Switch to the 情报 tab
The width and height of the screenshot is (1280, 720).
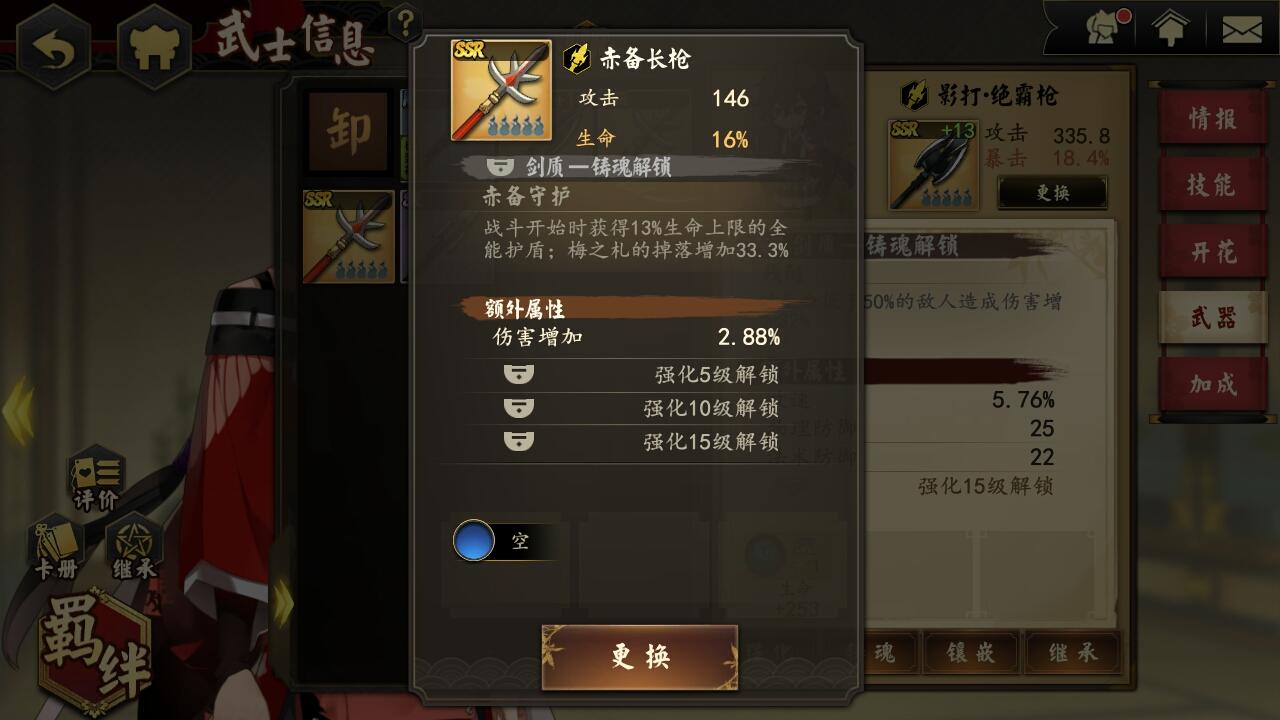(1213, 119)
